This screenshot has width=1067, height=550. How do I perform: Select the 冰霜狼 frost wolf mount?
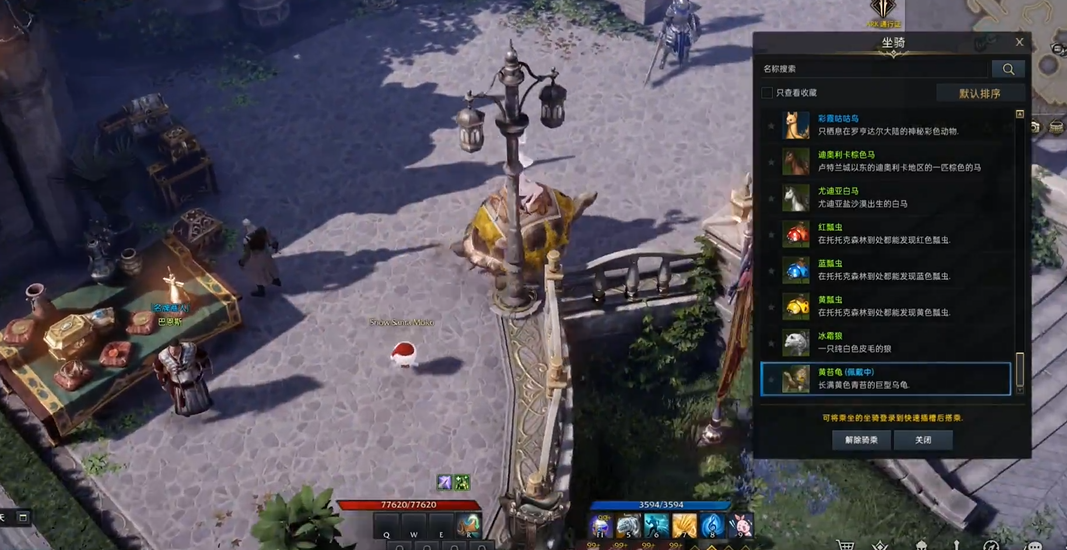coord(890,342)
